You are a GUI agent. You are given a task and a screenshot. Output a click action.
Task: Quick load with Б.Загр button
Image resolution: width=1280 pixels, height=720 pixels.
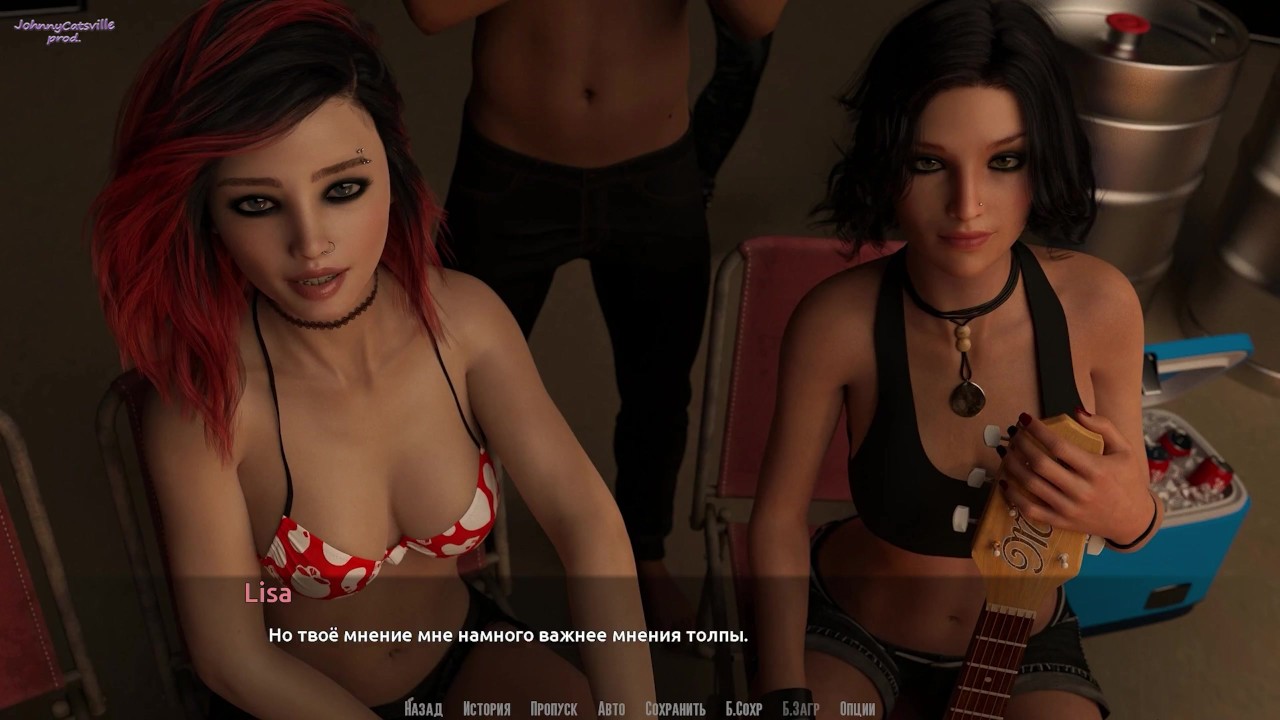[800, 709]
